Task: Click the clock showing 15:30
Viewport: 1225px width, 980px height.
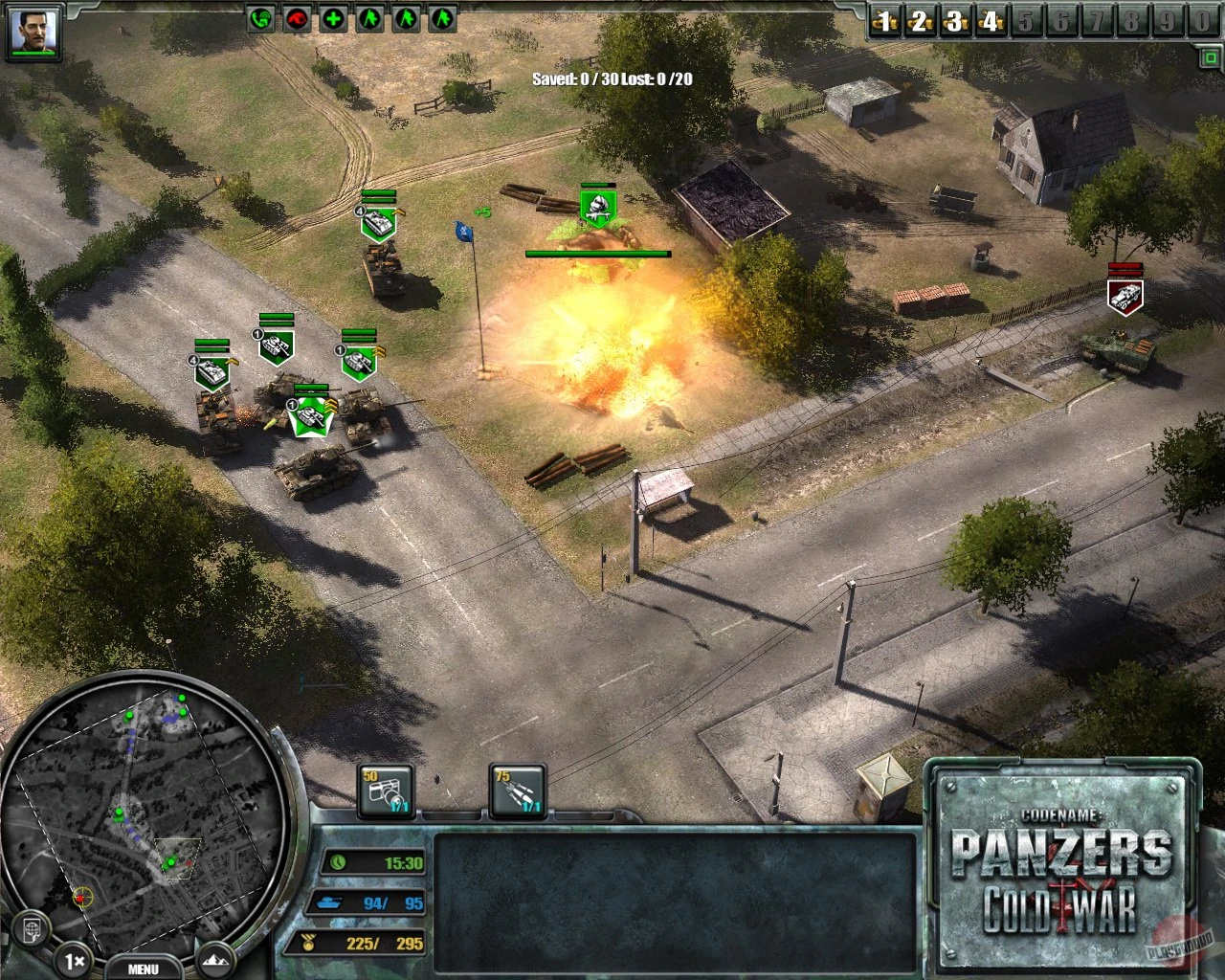Action: [x=337, y=864]
